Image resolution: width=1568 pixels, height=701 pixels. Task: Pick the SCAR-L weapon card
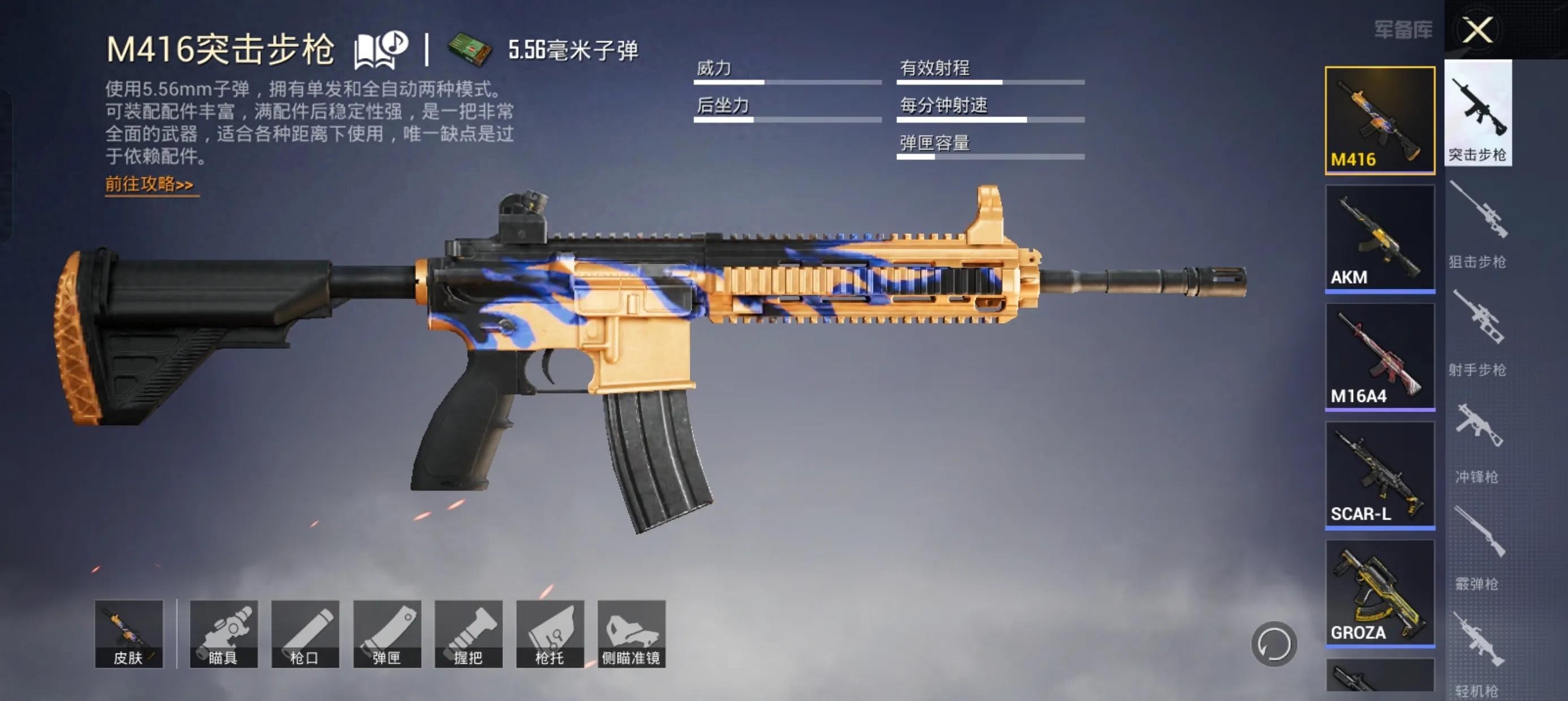(x=1379, y=475)
